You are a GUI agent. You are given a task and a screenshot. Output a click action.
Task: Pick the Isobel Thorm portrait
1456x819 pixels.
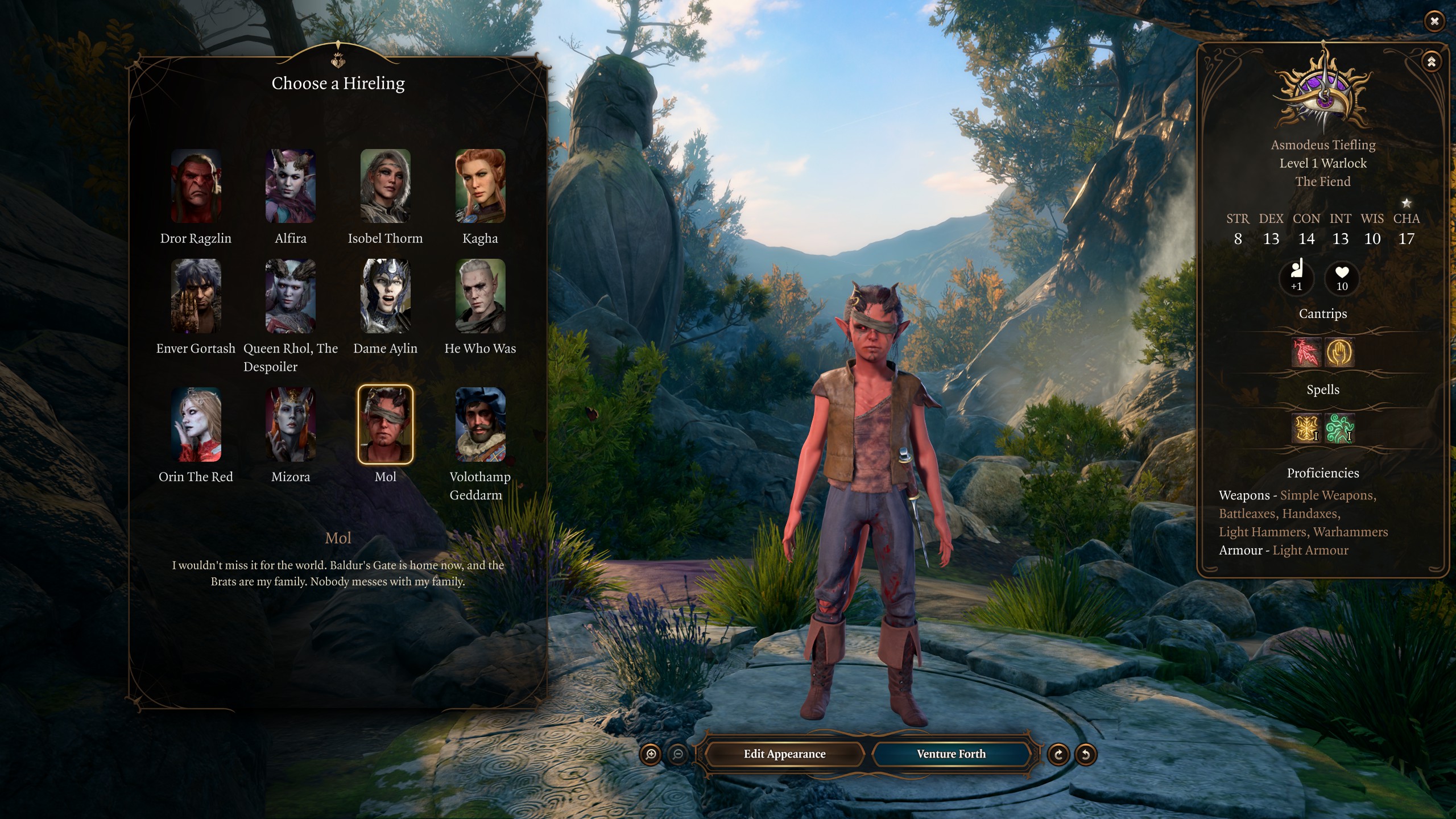[x=385, y=185]
